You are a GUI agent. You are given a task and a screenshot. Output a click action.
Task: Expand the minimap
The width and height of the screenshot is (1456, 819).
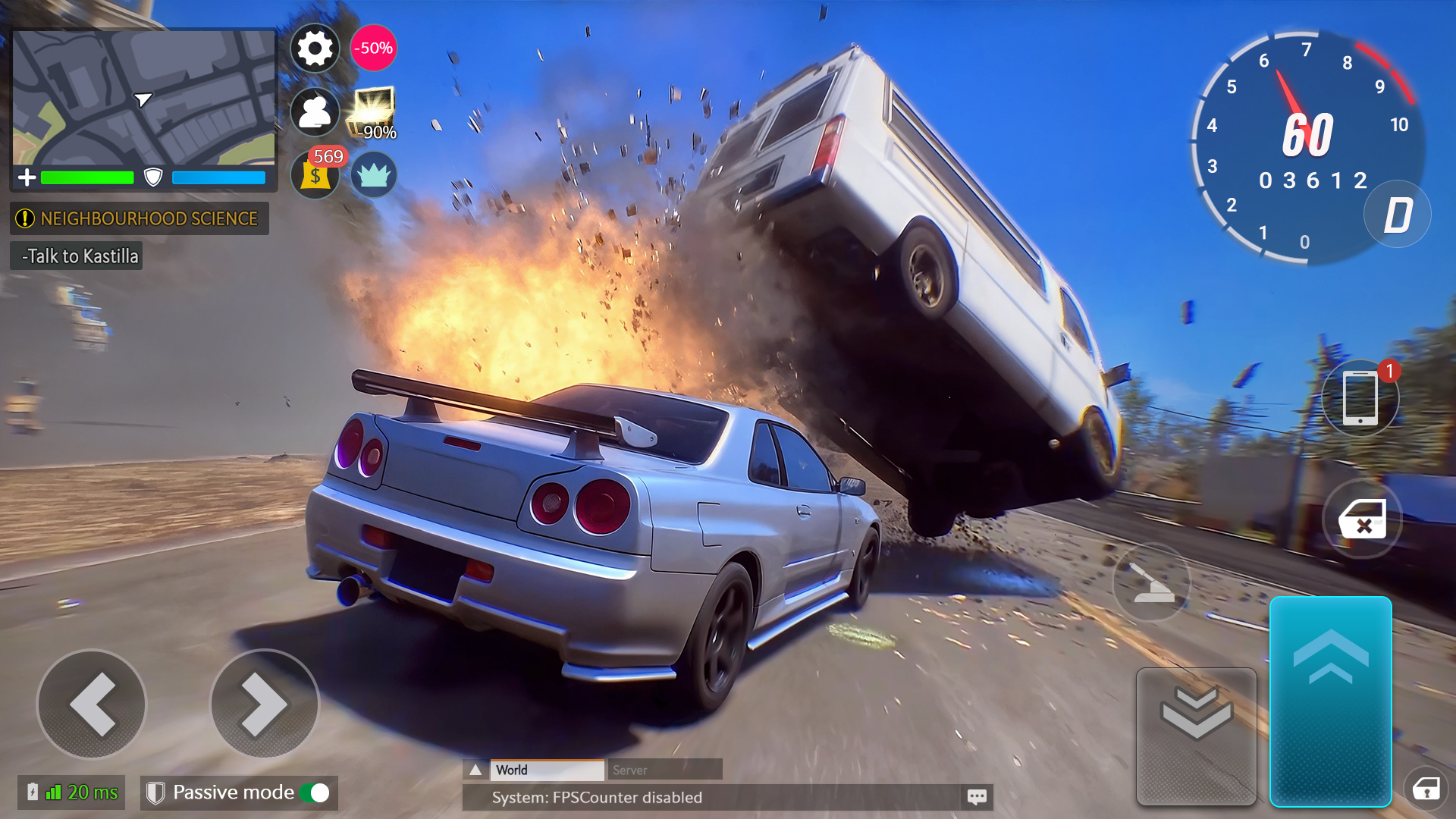144,99
